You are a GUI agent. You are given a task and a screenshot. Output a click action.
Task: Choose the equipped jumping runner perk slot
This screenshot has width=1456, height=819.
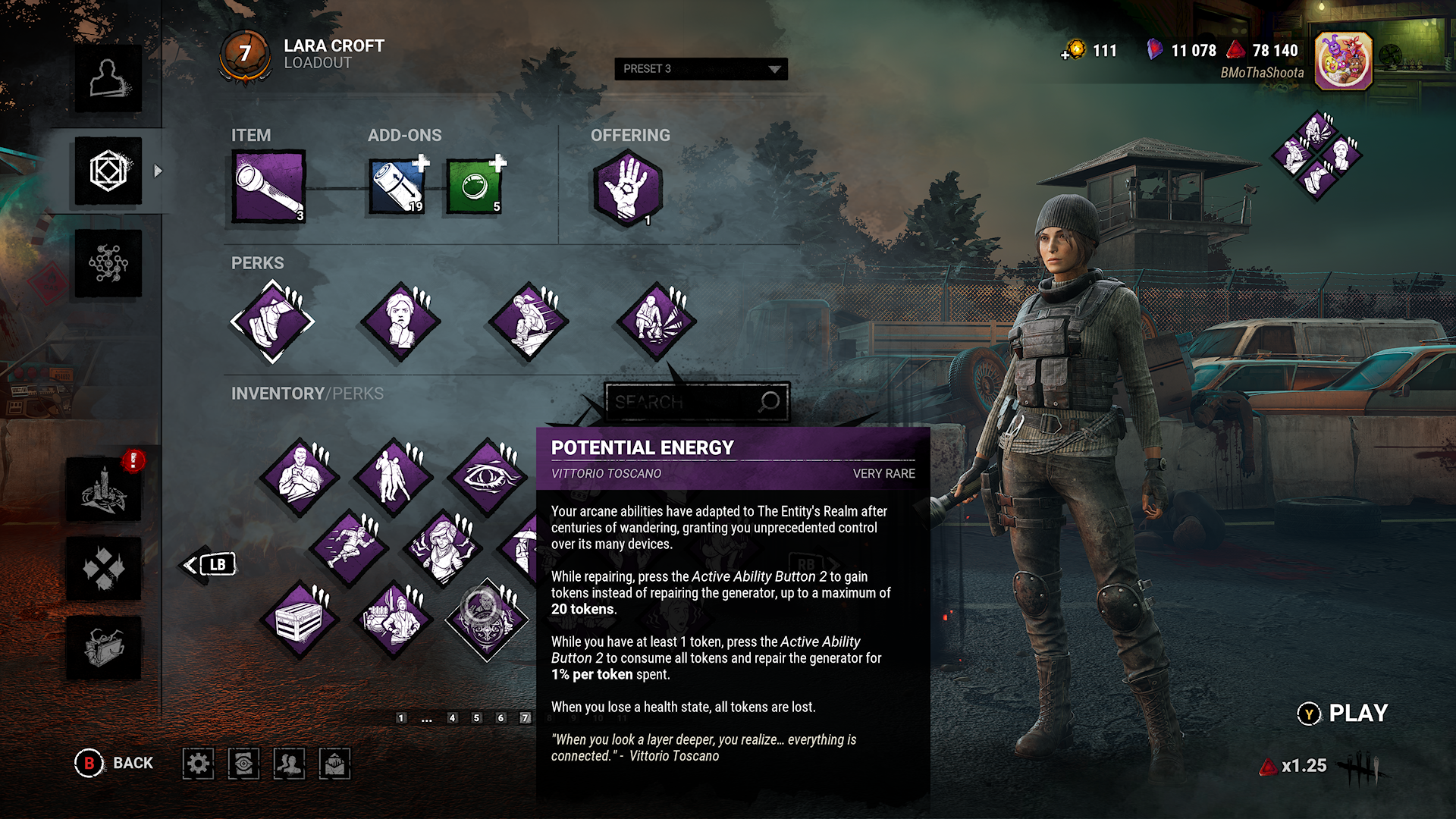[x=529, y=322]
